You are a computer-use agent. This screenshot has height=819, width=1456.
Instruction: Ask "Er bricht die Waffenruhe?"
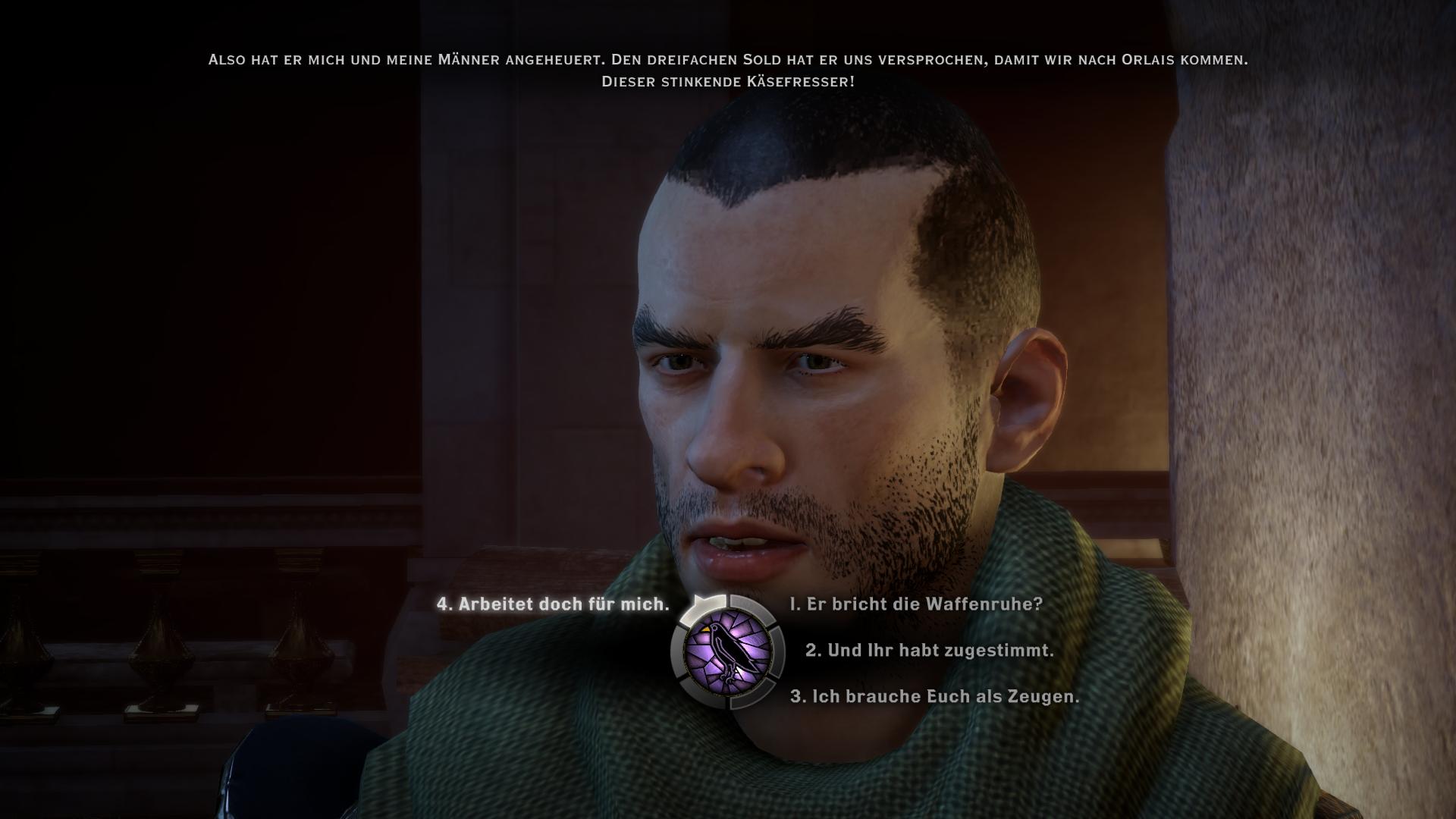(916, 604)
